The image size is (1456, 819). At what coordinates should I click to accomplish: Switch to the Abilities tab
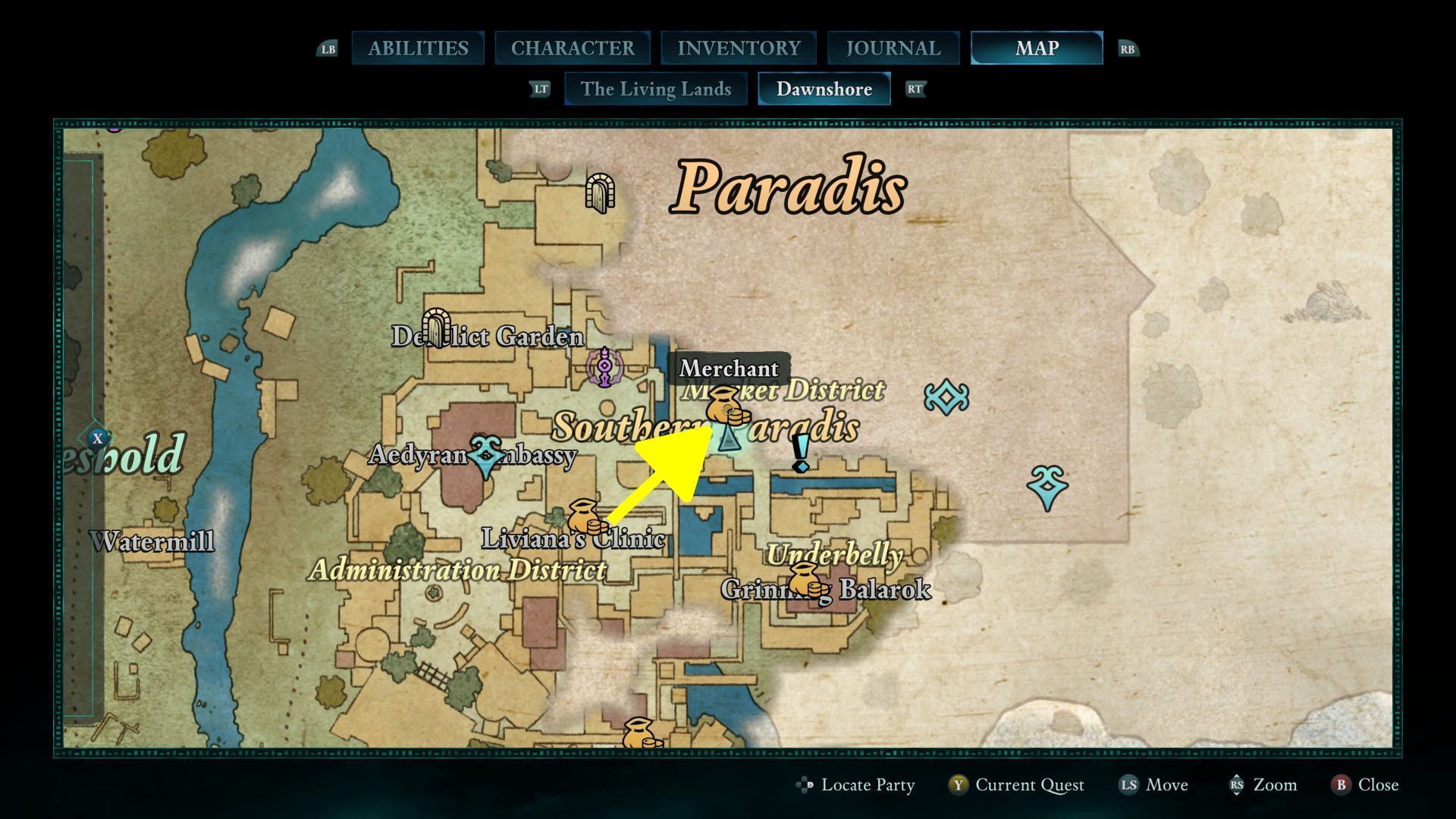tap(418, 49)
